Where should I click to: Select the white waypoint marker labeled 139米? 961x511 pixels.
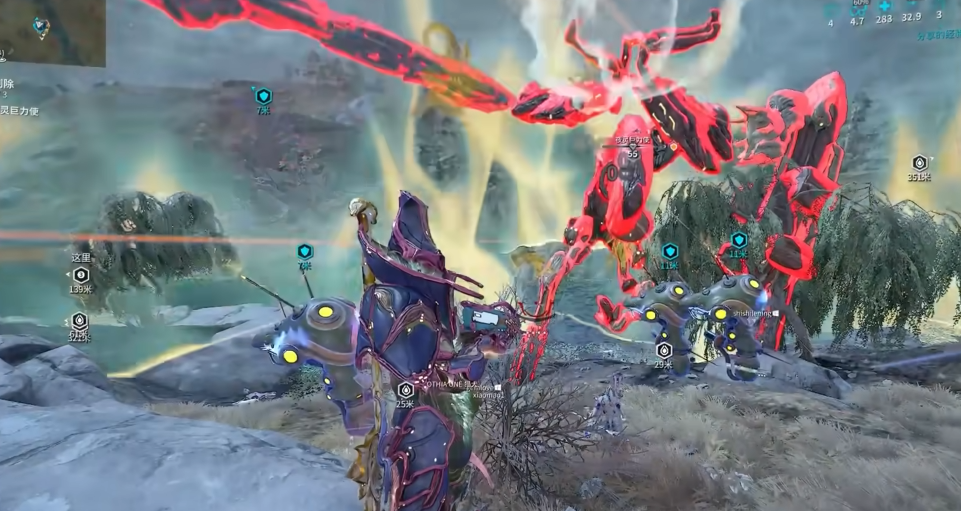tap(82, 275)
